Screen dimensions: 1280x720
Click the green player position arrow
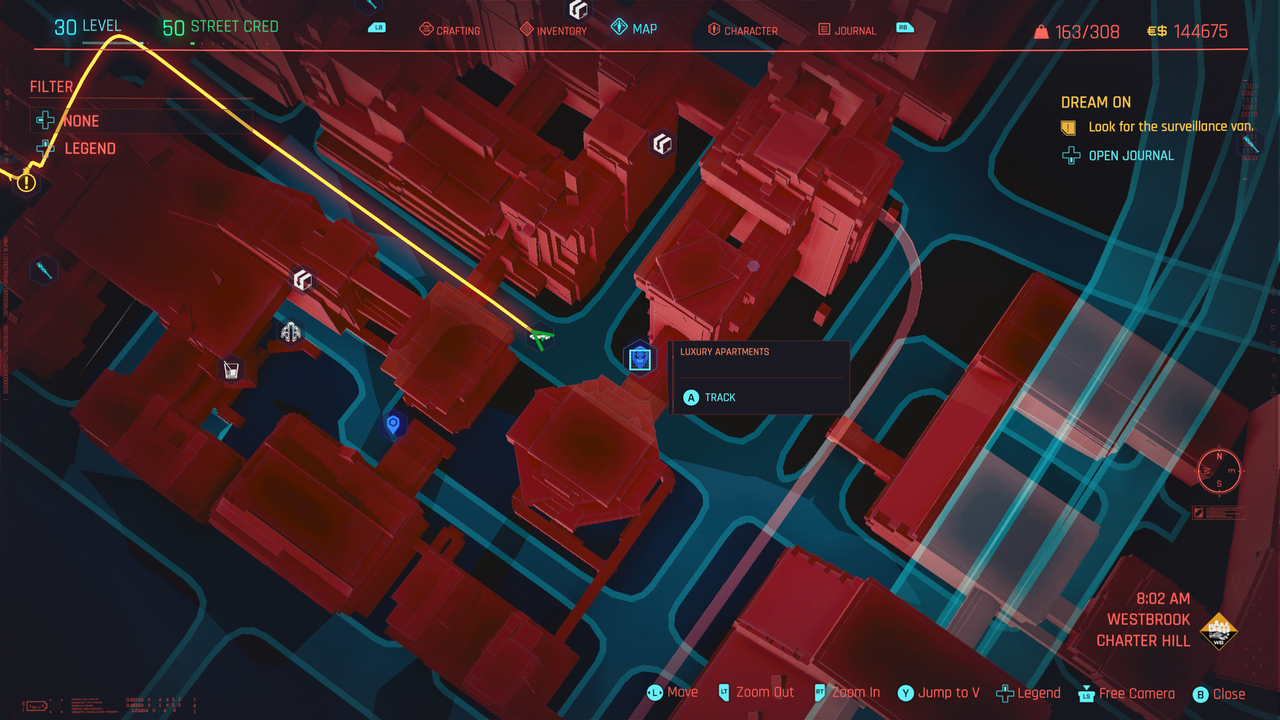point(541,338)
